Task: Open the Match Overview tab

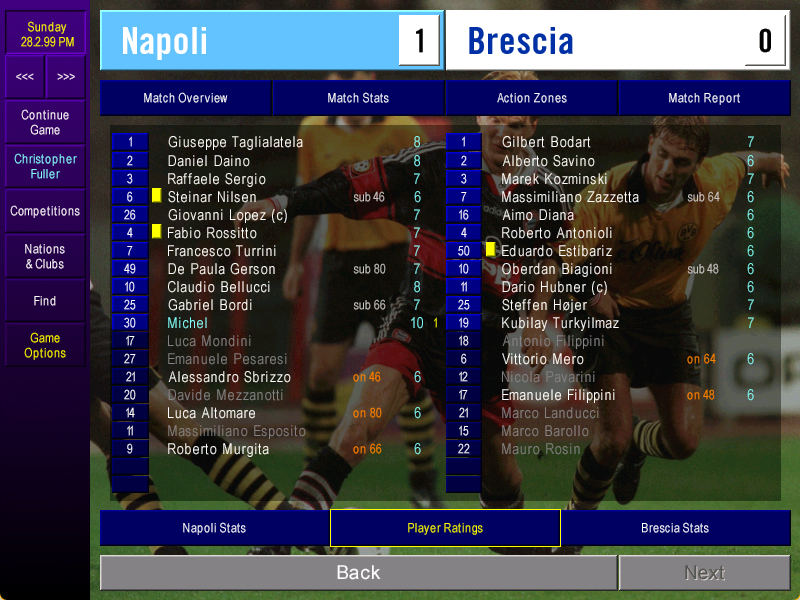Action: (185, 98)
